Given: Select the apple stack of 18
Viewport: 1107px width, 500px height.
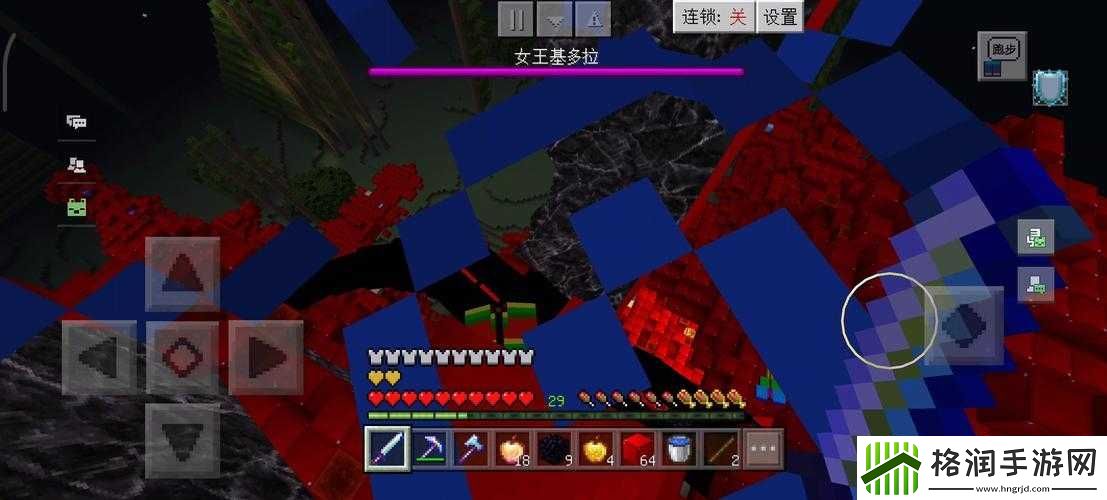Looking at the screenshot, I should pyautogui.click(x=513, y=446).
